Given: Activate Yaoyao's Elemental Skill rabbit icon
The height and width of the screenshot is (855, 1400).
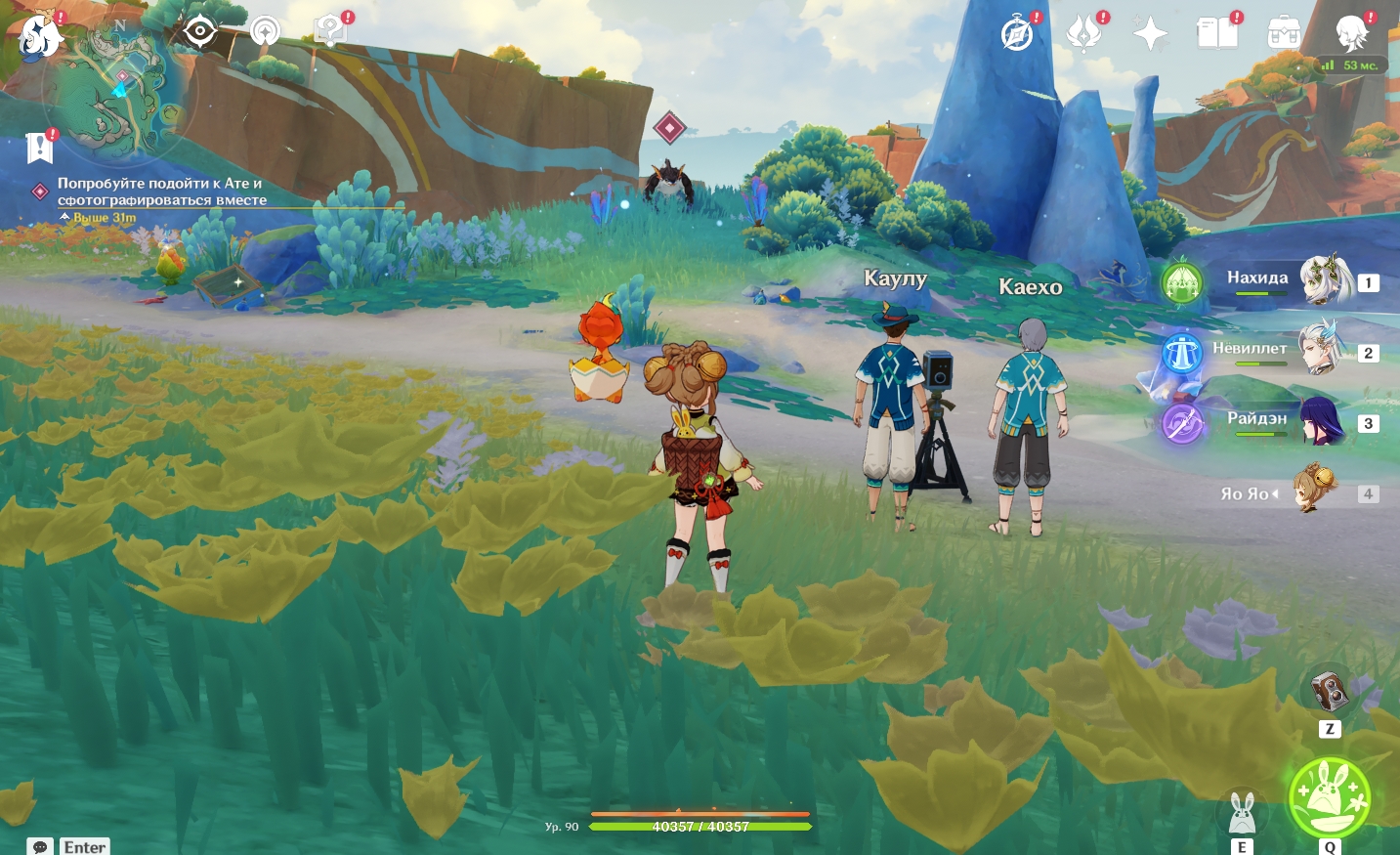Looking at the screenshot, I should click(x=1242, y=812).
